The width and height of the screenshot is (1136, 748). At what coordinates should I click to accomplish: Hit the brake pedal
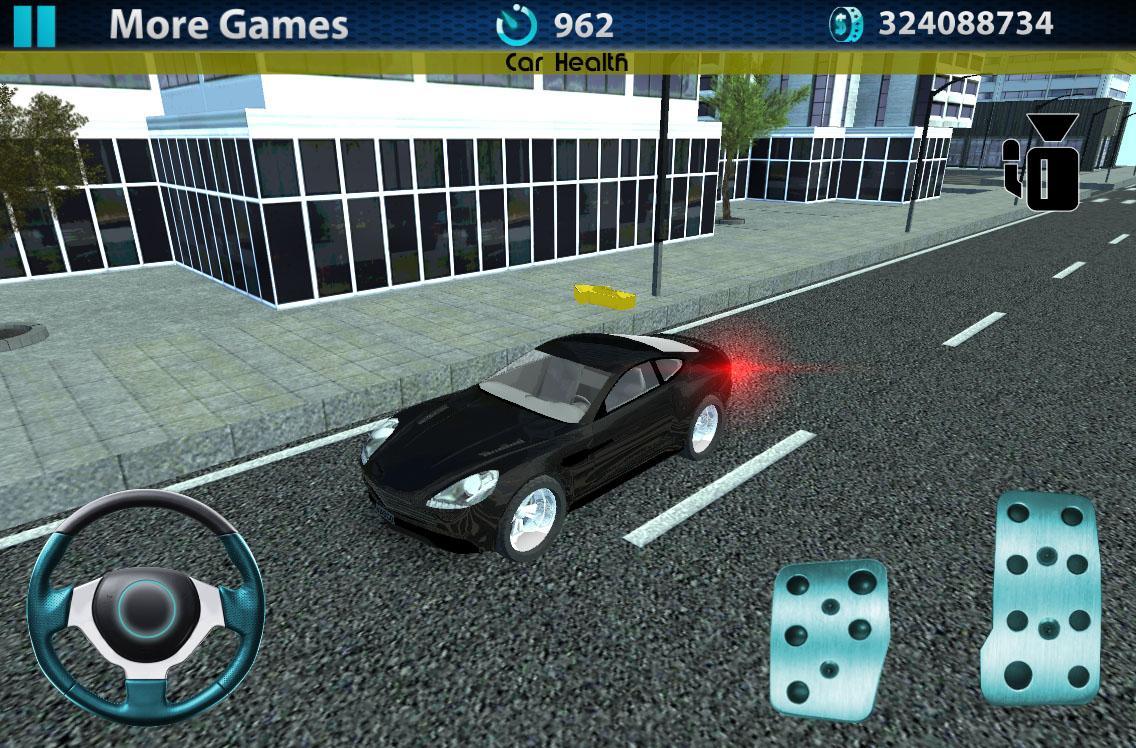click(830, 638)
